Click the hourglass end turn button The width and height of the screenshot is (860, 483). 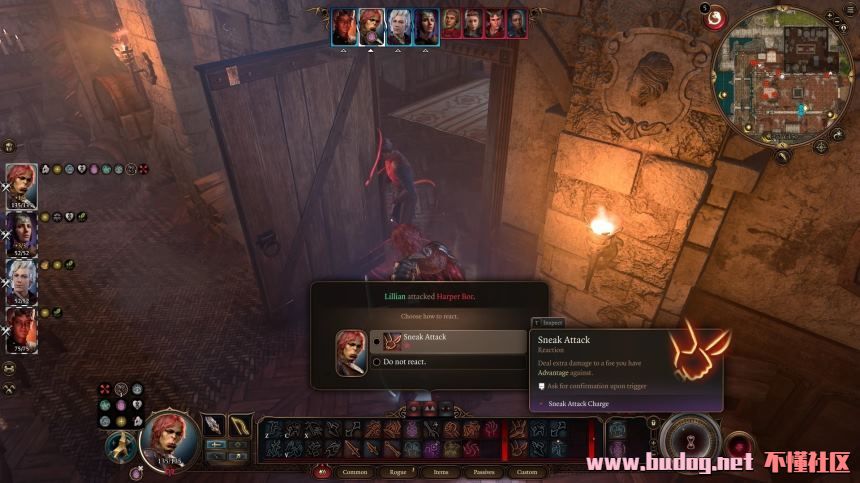[x=690, y=440]
